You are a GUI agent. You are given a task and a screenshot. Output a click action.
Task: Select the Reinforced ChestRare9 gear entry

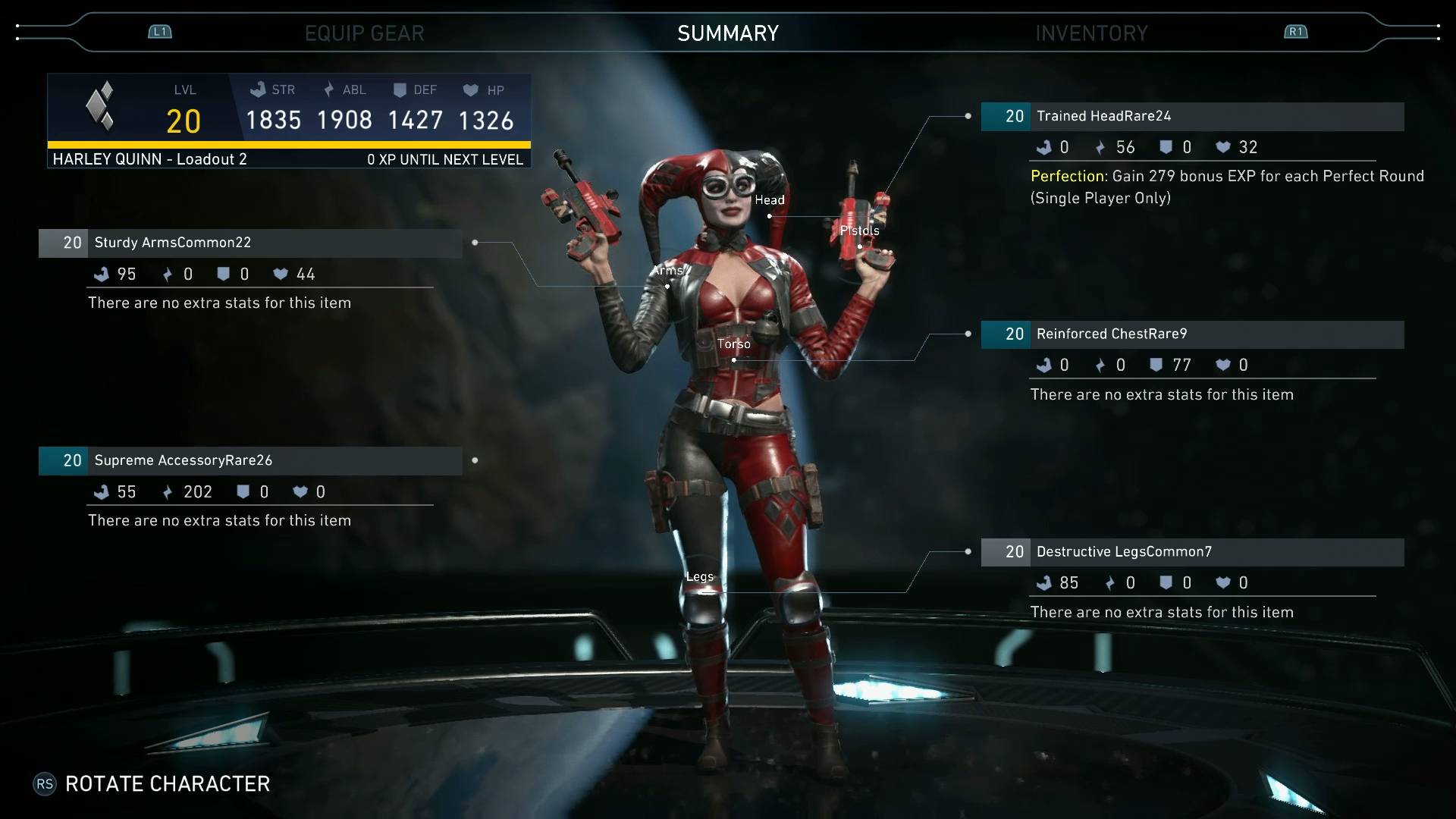point(1192,334)
